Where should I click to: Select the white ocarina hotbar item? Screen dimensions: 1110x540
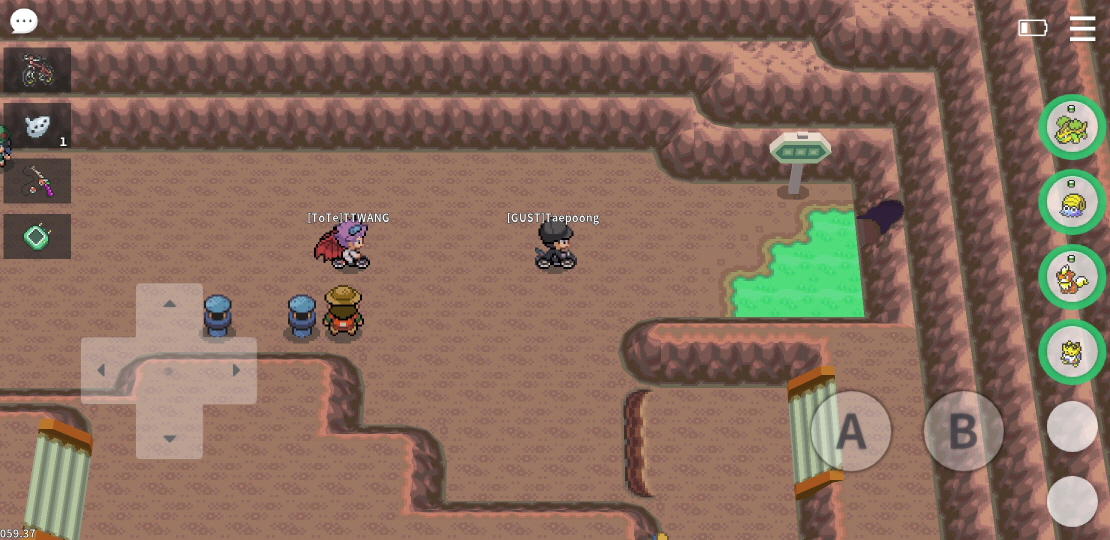pos(37,126)
